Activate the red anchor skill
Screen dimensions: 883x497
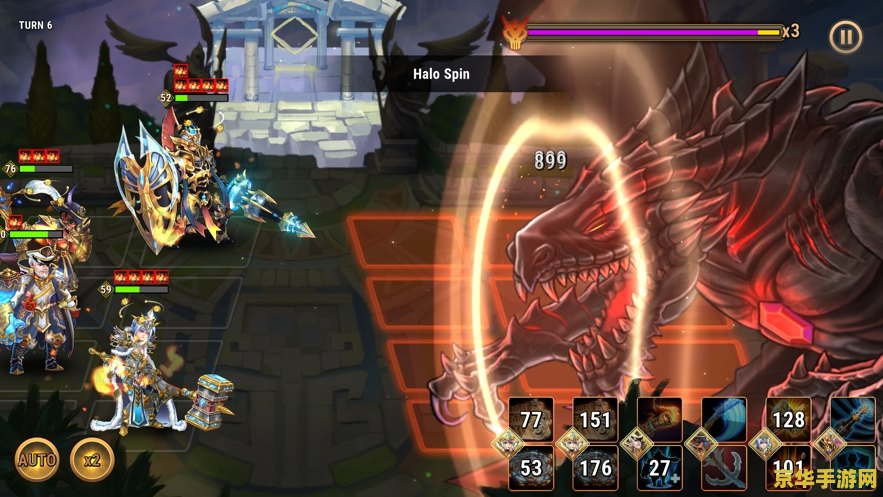coord(723,467)
